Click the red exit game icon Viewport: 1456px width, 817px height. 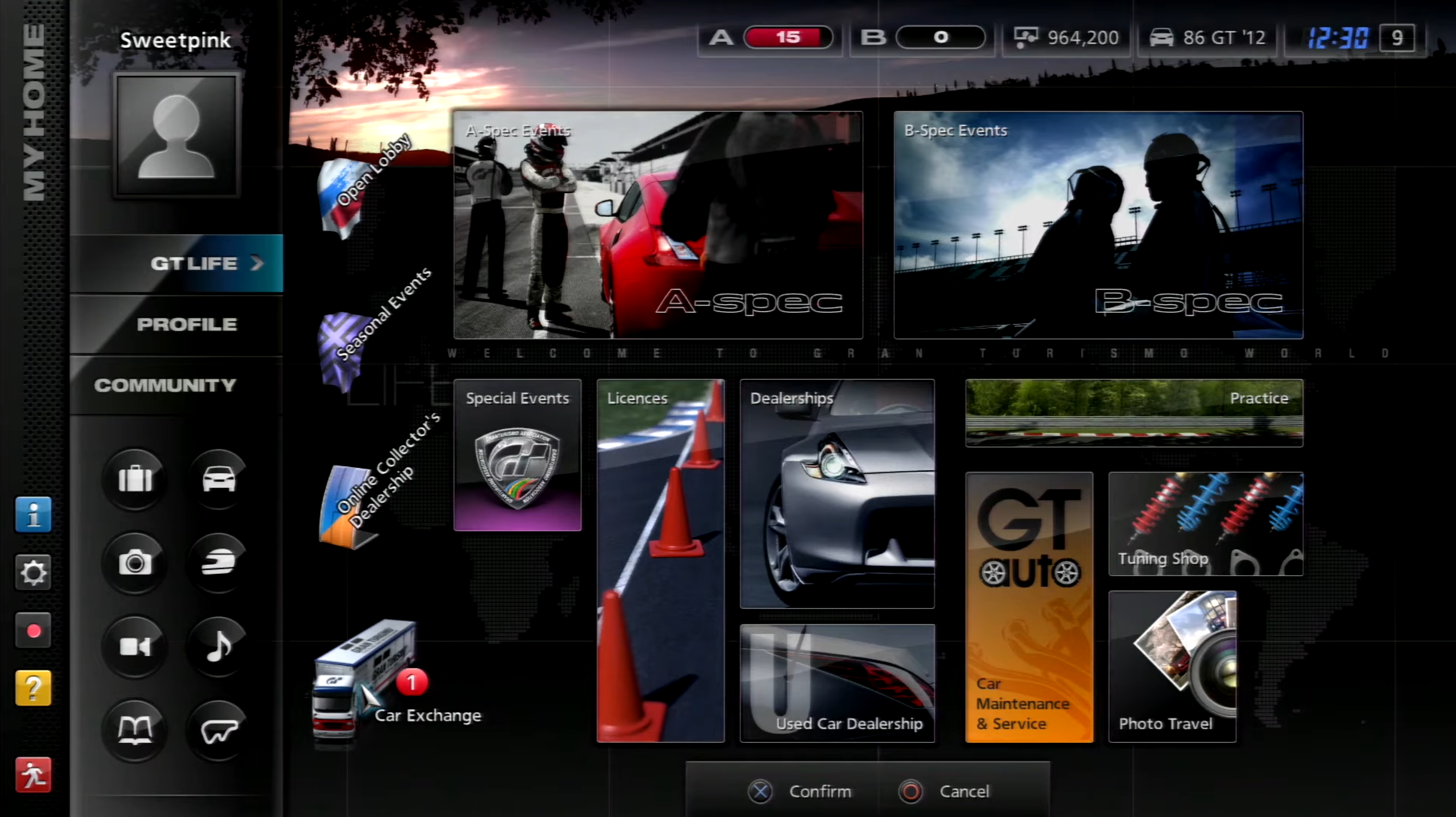(x=33, y=775)
